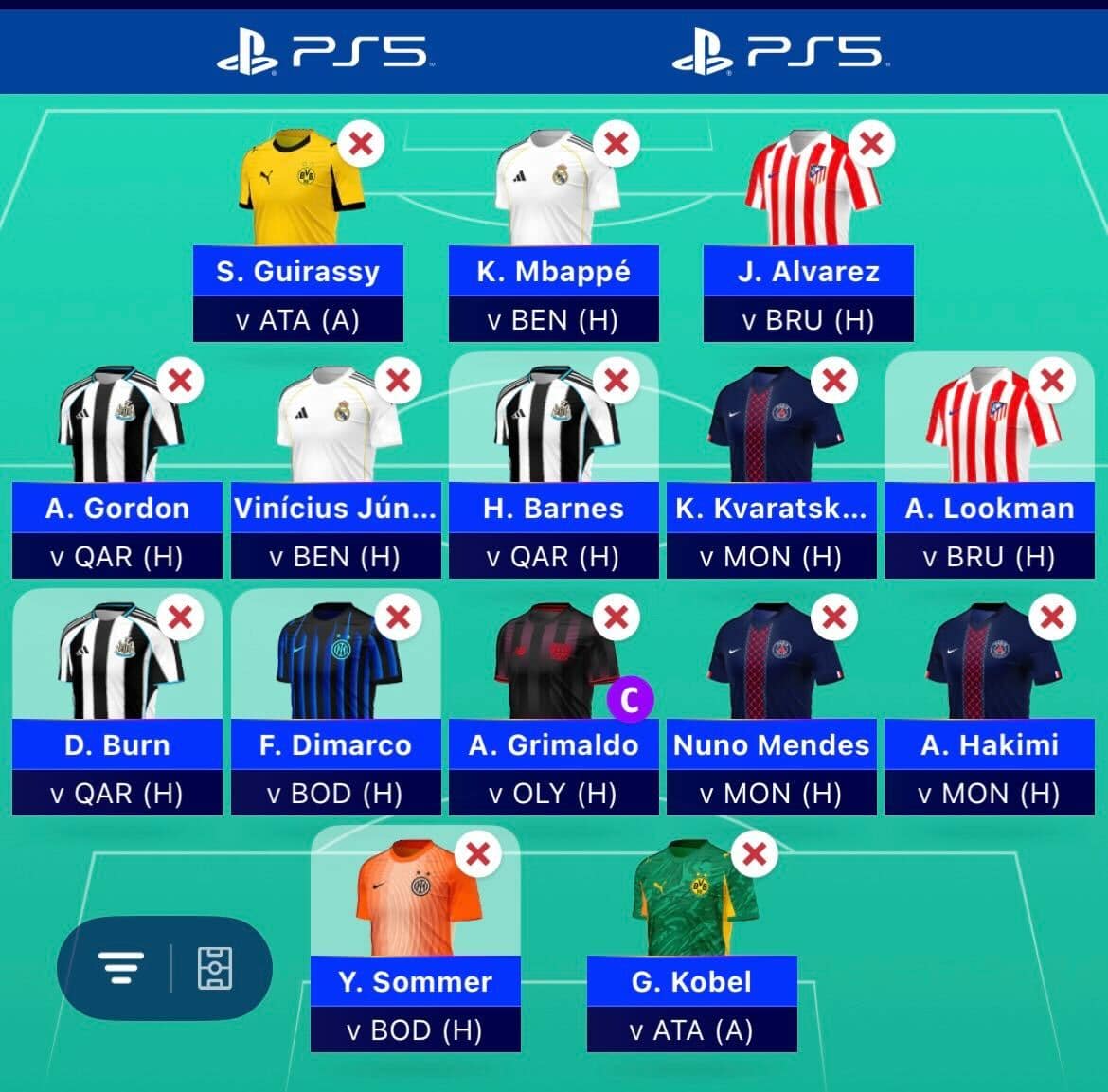This screenshot has height=1092, width=1108.
Task: Click the H. Barnes name label
Action: tap(553, 509)
